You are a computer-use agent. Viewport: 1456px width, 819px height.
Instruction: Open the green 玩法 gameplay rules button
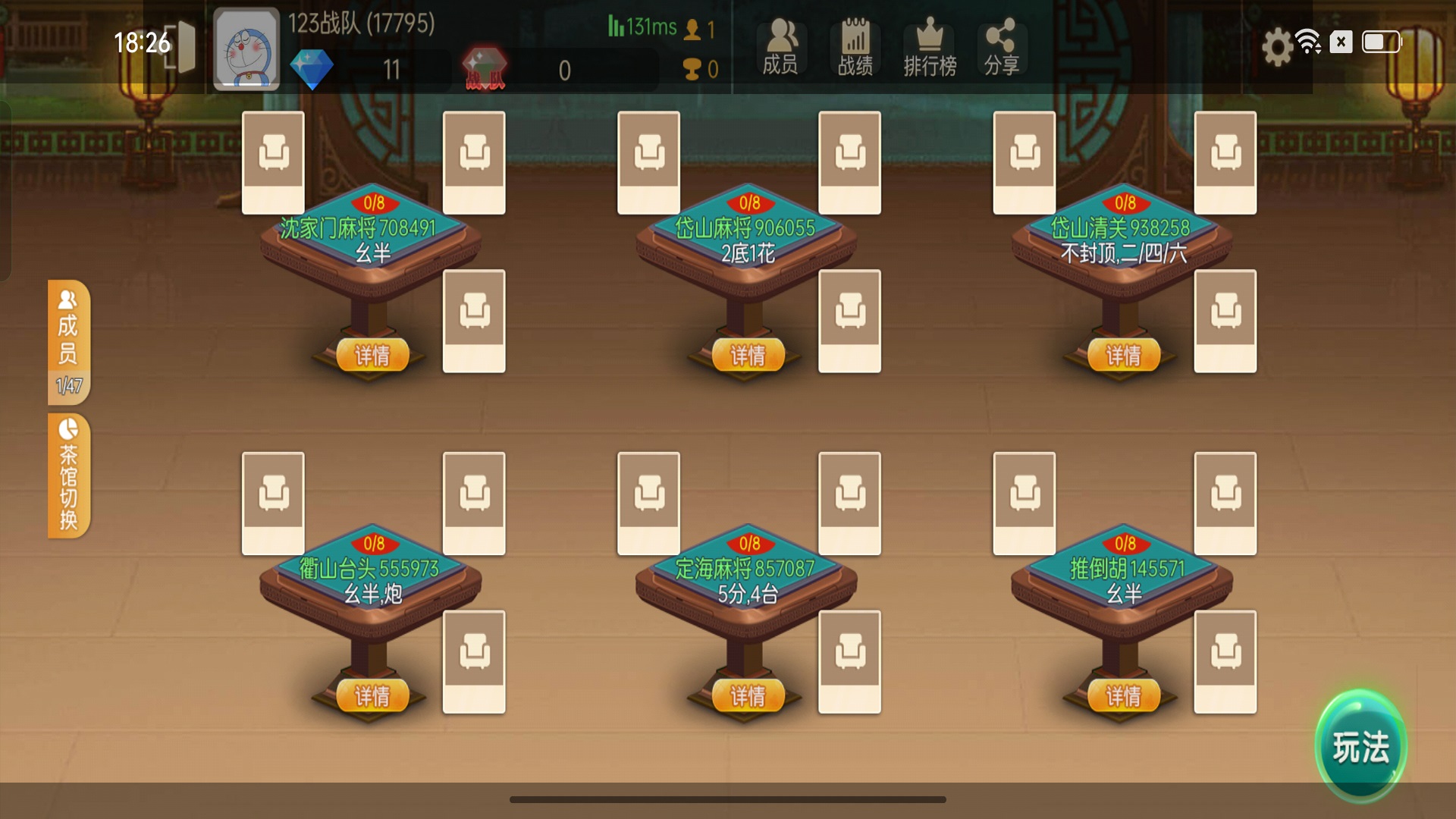[x=1360, y=746]
